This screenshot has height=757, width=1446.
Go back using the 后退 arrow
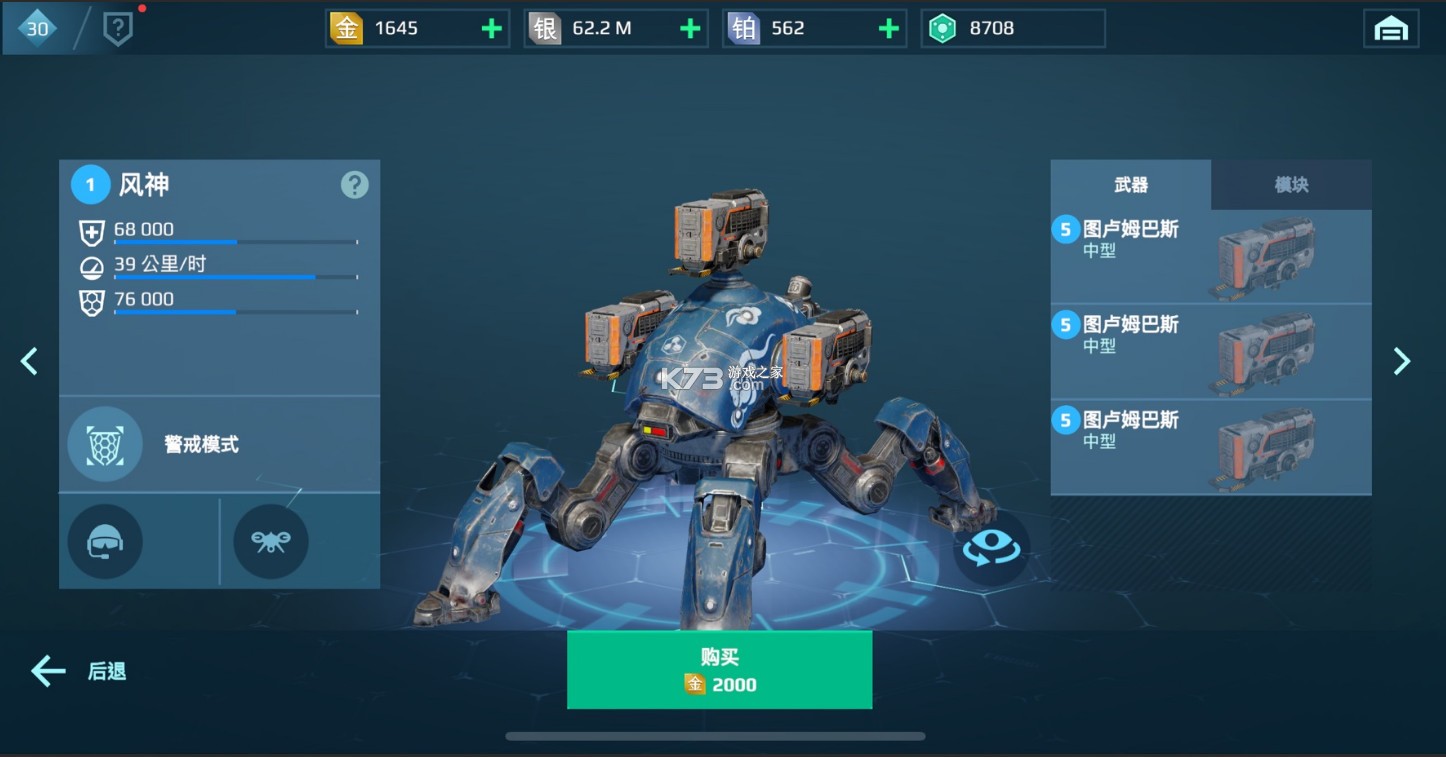click(x=47, y=671)
